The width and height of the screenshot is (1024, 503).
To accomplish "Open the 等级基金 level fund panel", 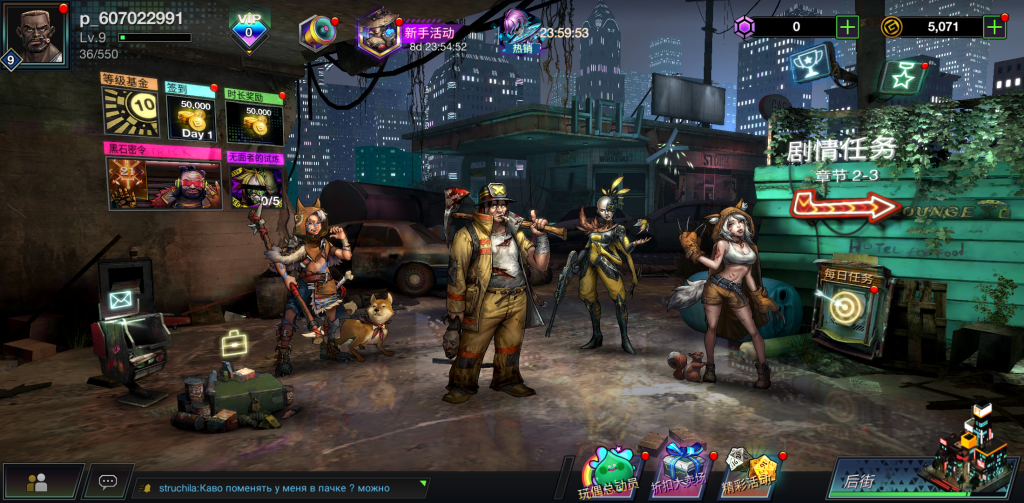I will [x=130, y=105].
